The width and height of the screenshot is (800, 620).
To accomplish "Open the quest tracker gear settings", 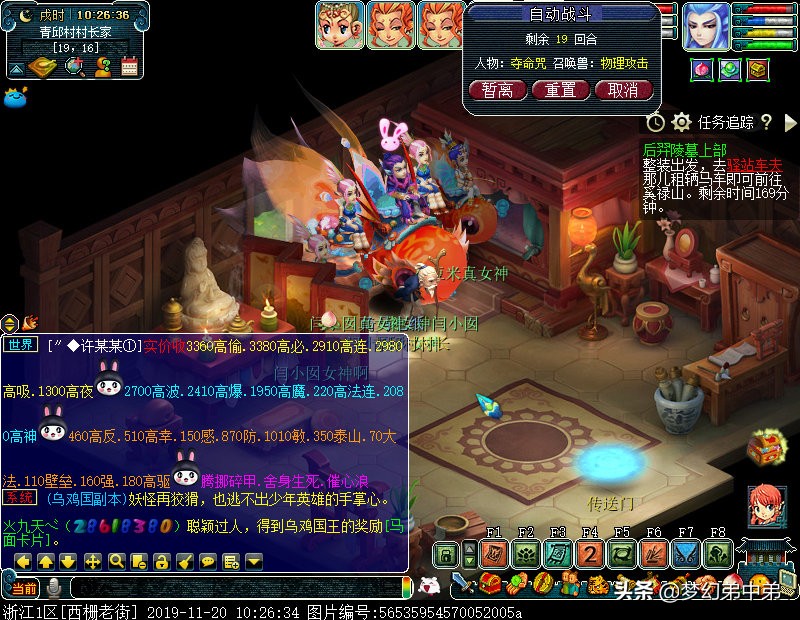I will pyautogui.click(x=682, y=122).
